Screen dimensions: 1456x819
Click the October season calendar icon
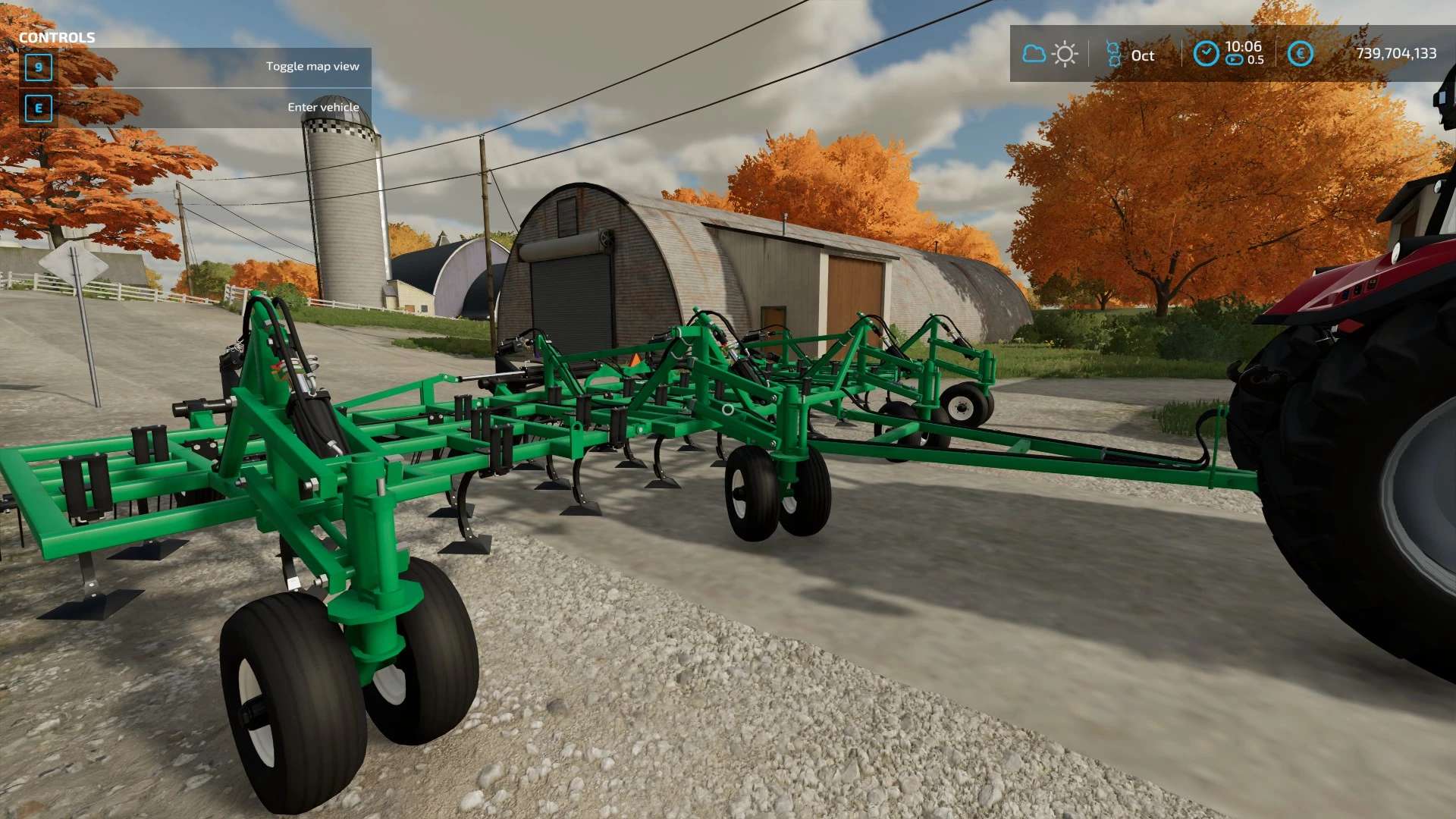1113,54
